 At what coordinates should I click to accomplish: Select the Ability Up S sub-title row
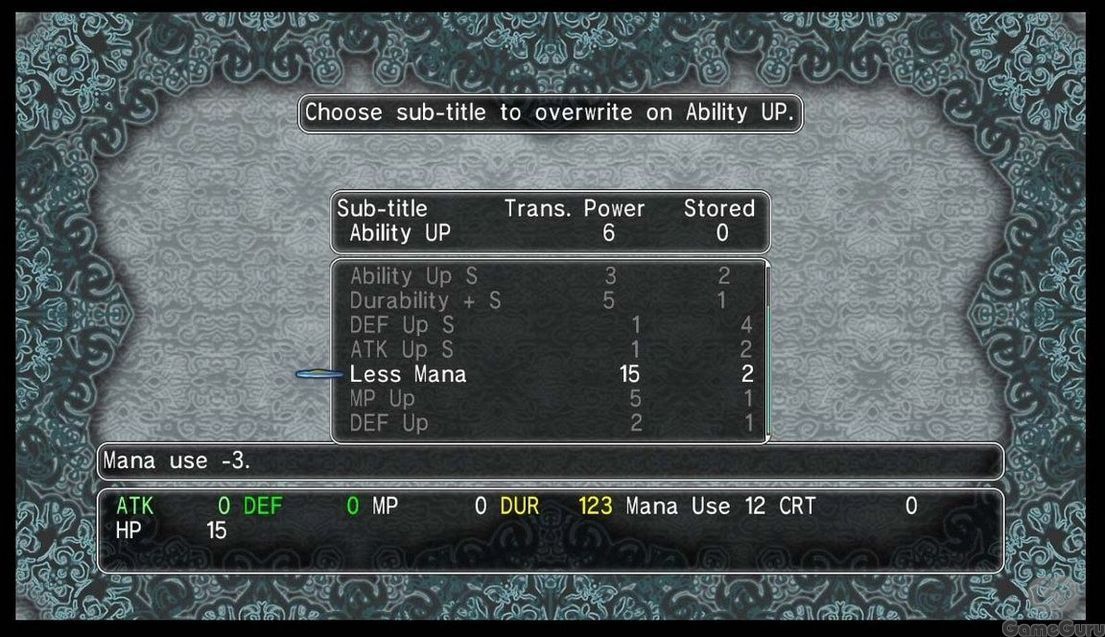[x=413, y=276]
